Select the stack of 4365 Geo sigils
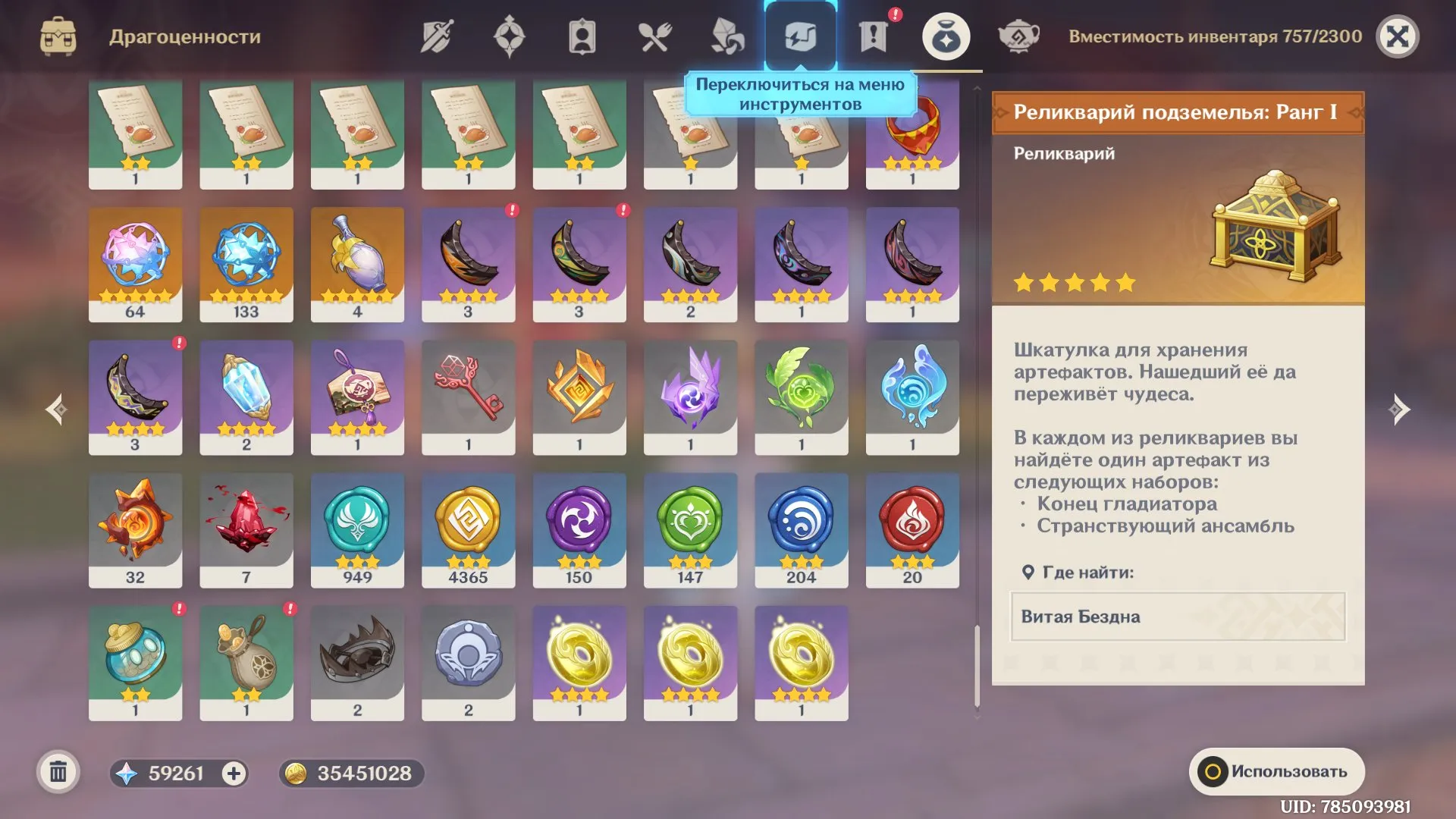This screenshot has width=1456, height=819. [469, 529]
